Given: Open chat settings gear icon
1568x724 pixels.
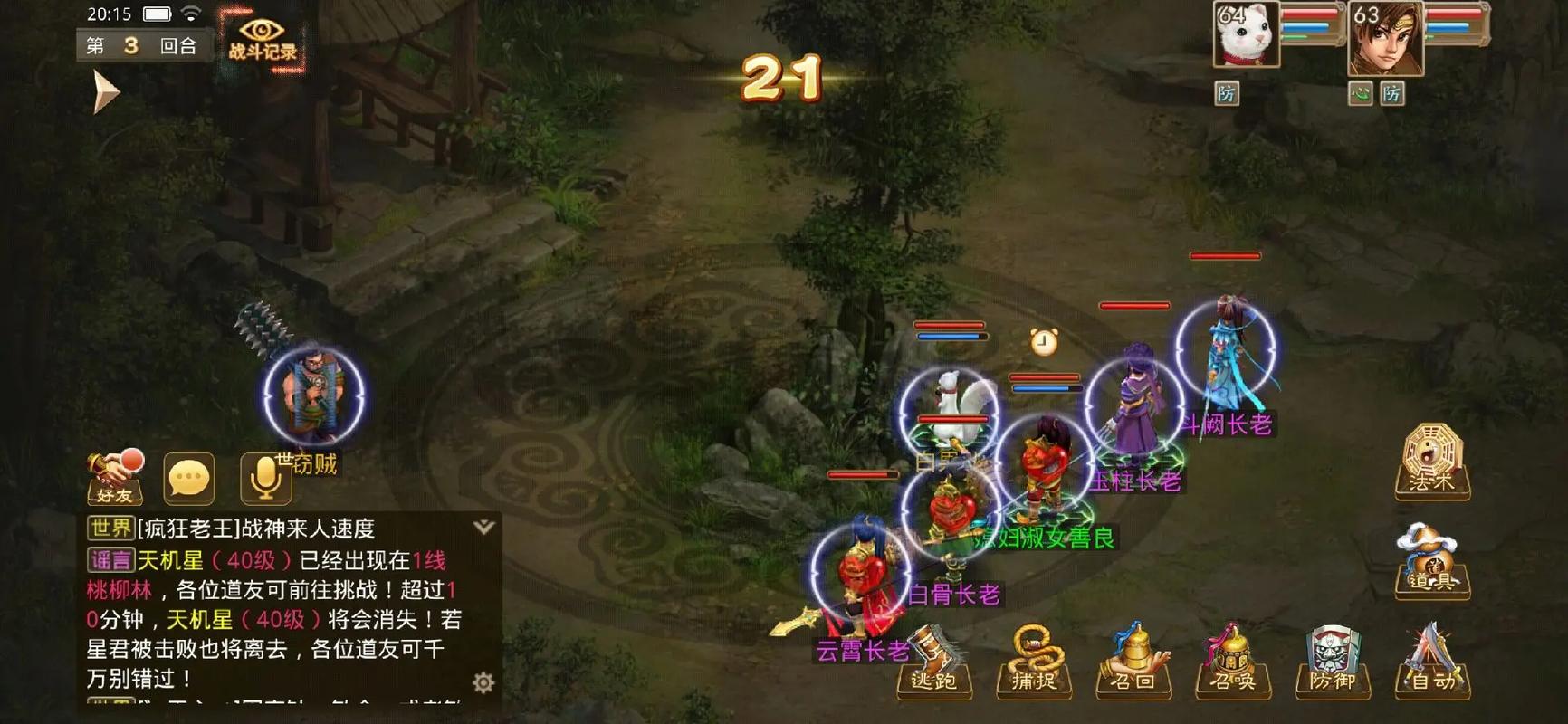Looking at the screenshot, I should coord(484,682).
